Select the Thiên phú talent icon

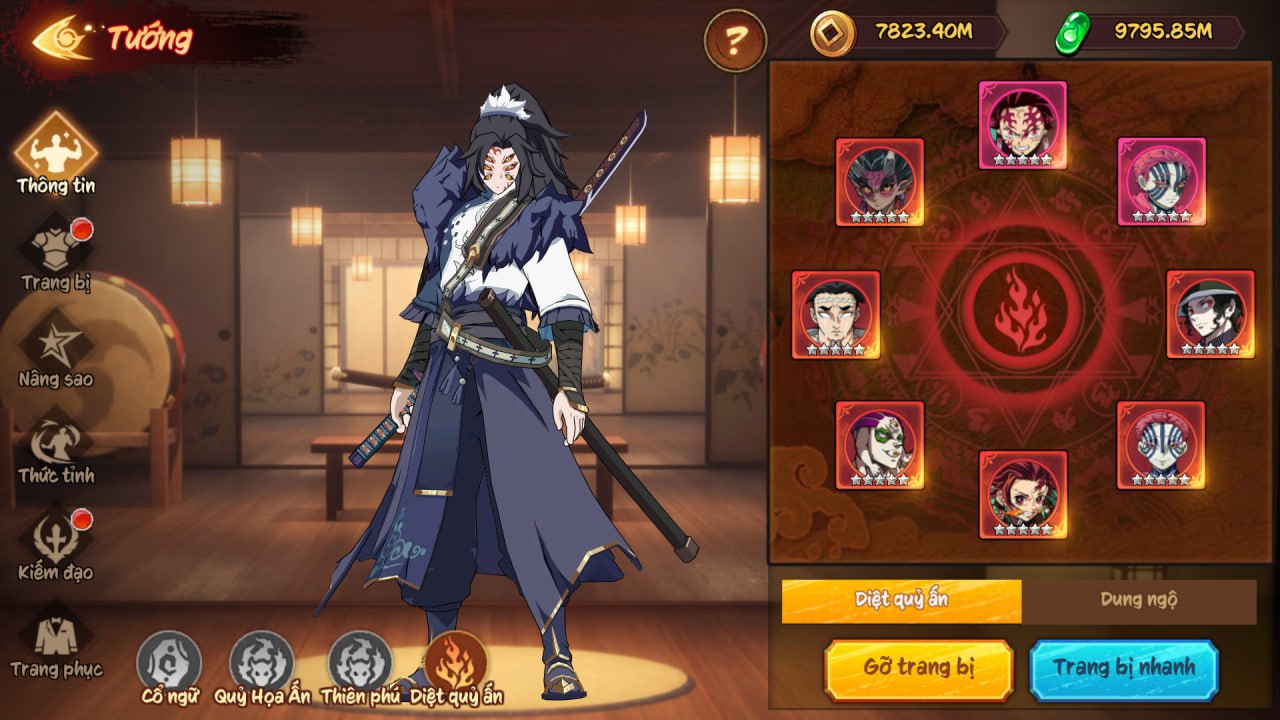click(x=360, y=662)
